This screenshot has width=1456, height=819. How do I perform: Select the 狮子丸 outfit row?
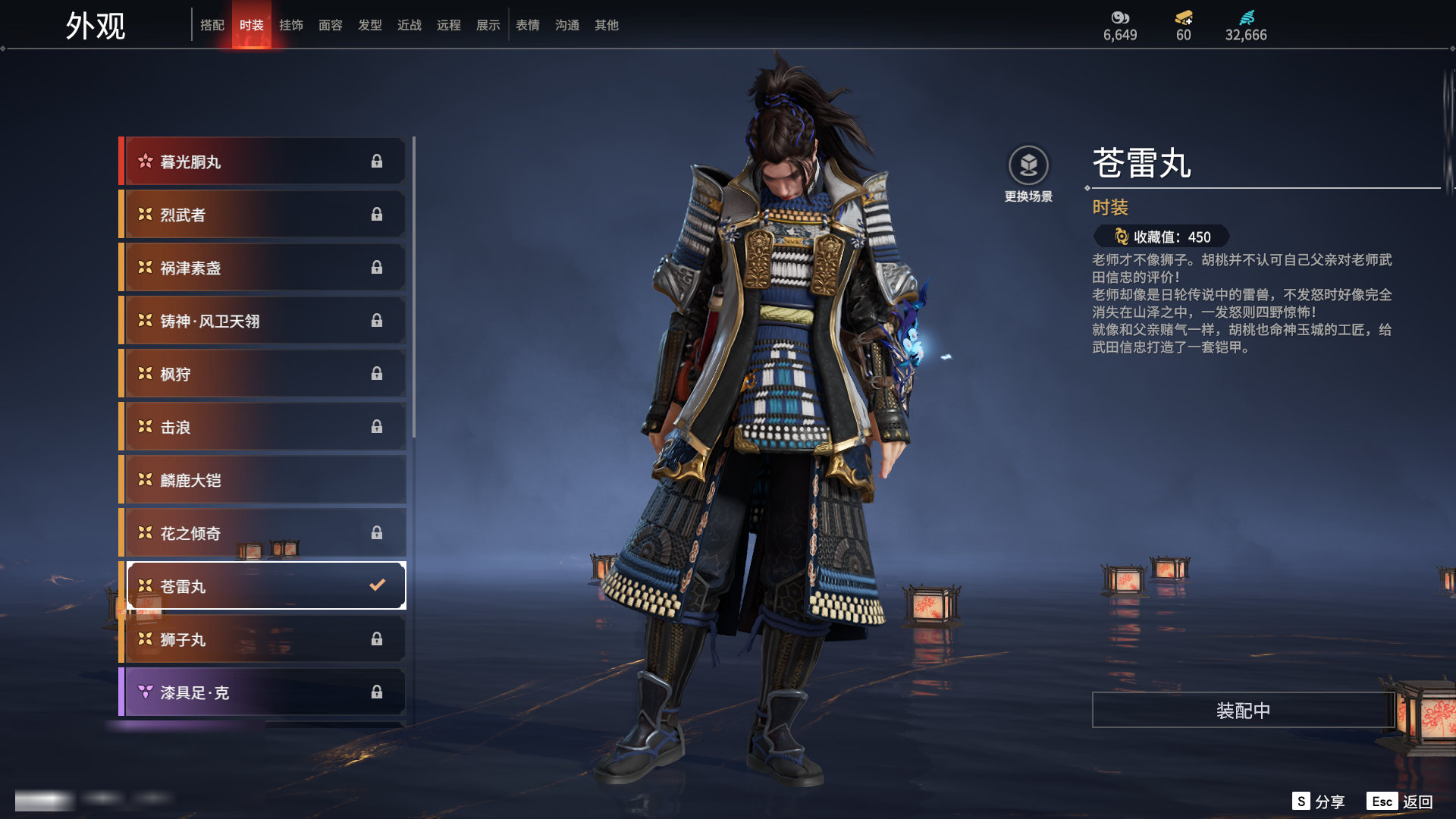coord(262,639)
